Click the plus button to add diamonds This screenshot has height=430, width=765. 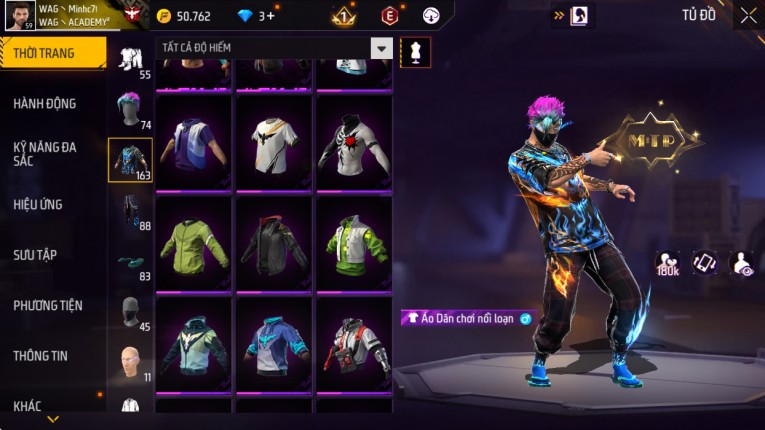[270, 16]
